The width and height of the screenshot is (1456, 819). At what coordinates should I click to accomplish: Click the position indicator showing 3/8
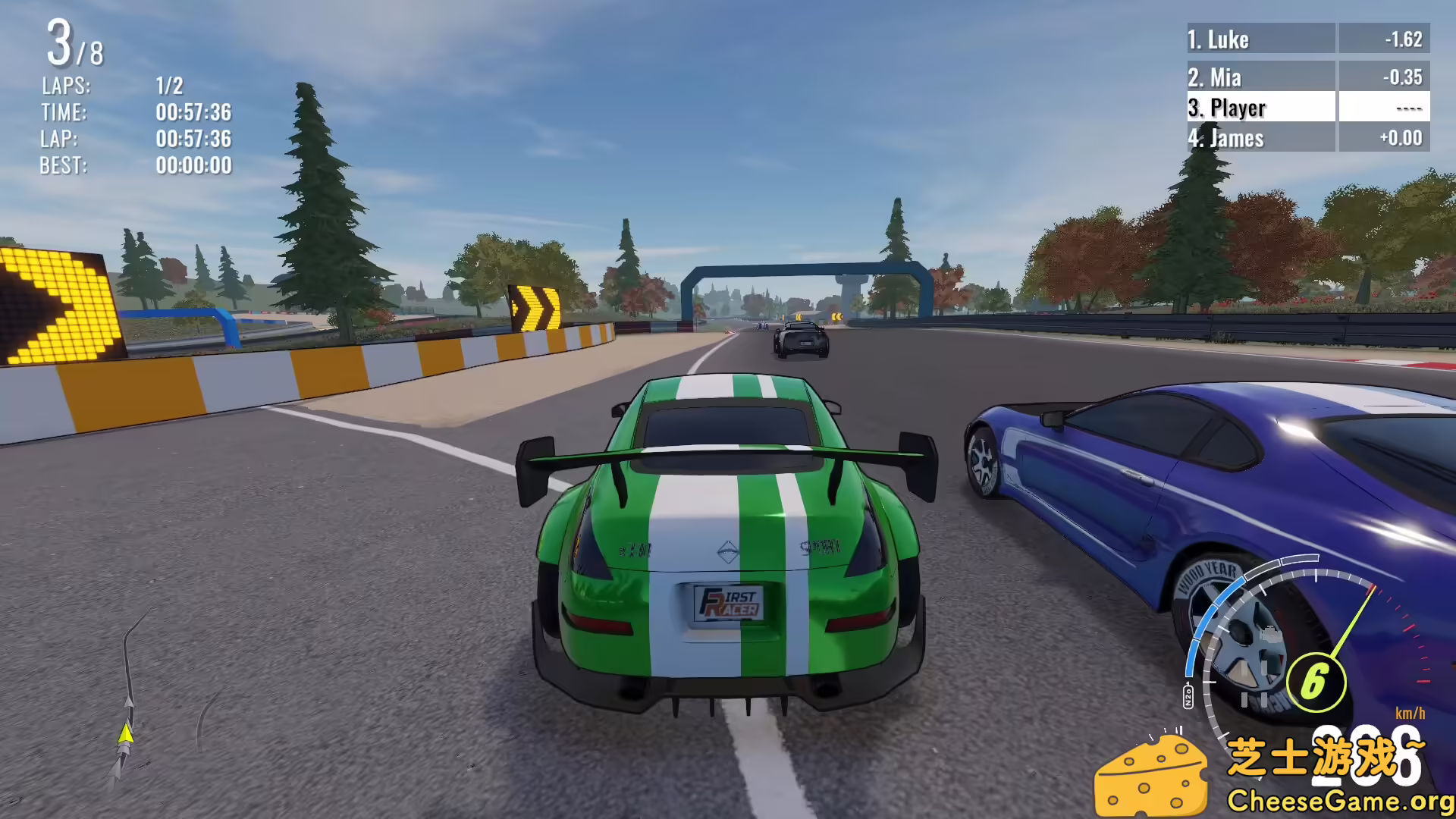pyautogui.click(x=74, y=45)
